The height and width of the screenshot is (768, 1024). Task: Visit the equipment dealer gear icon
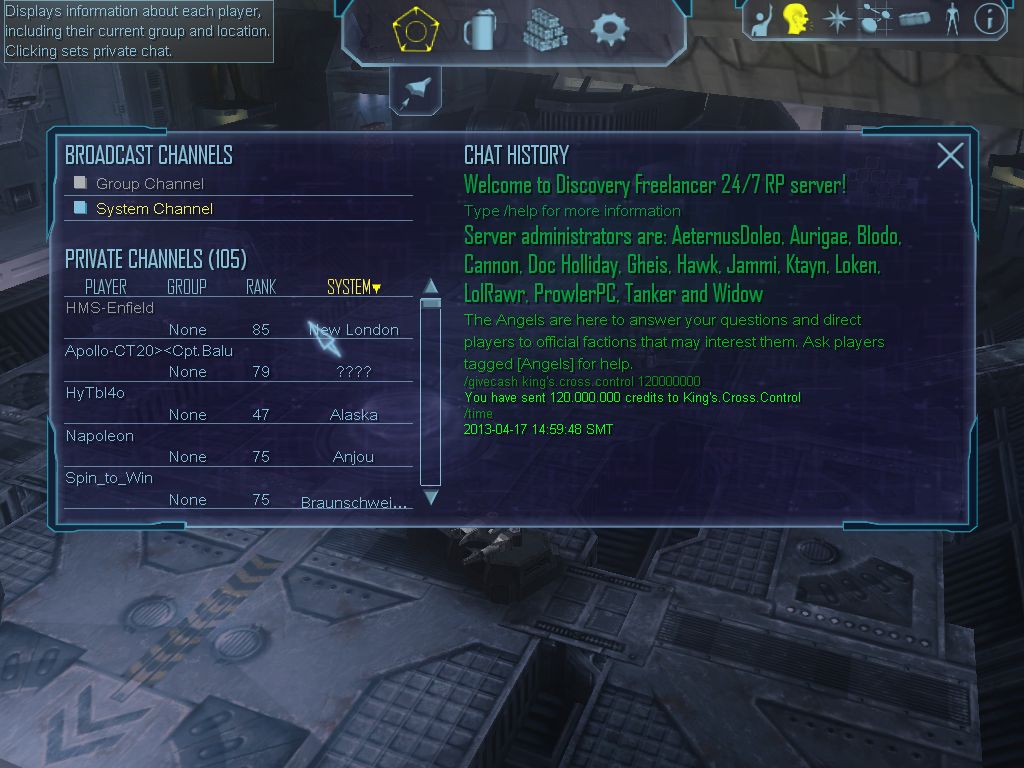coord(609,30)
